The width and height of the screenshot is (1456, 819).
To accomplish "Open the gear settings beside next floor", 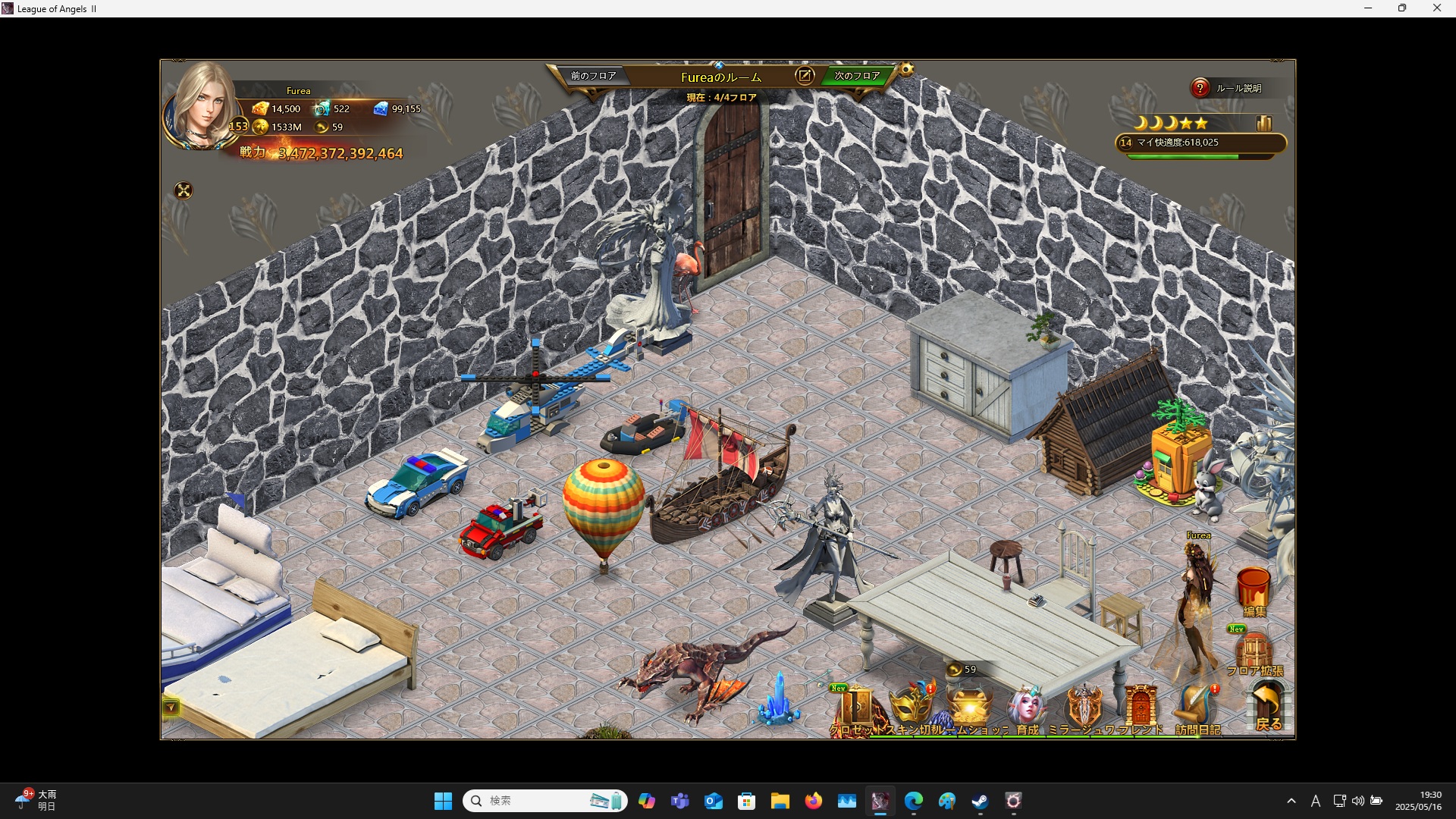I will pos(906,70).
